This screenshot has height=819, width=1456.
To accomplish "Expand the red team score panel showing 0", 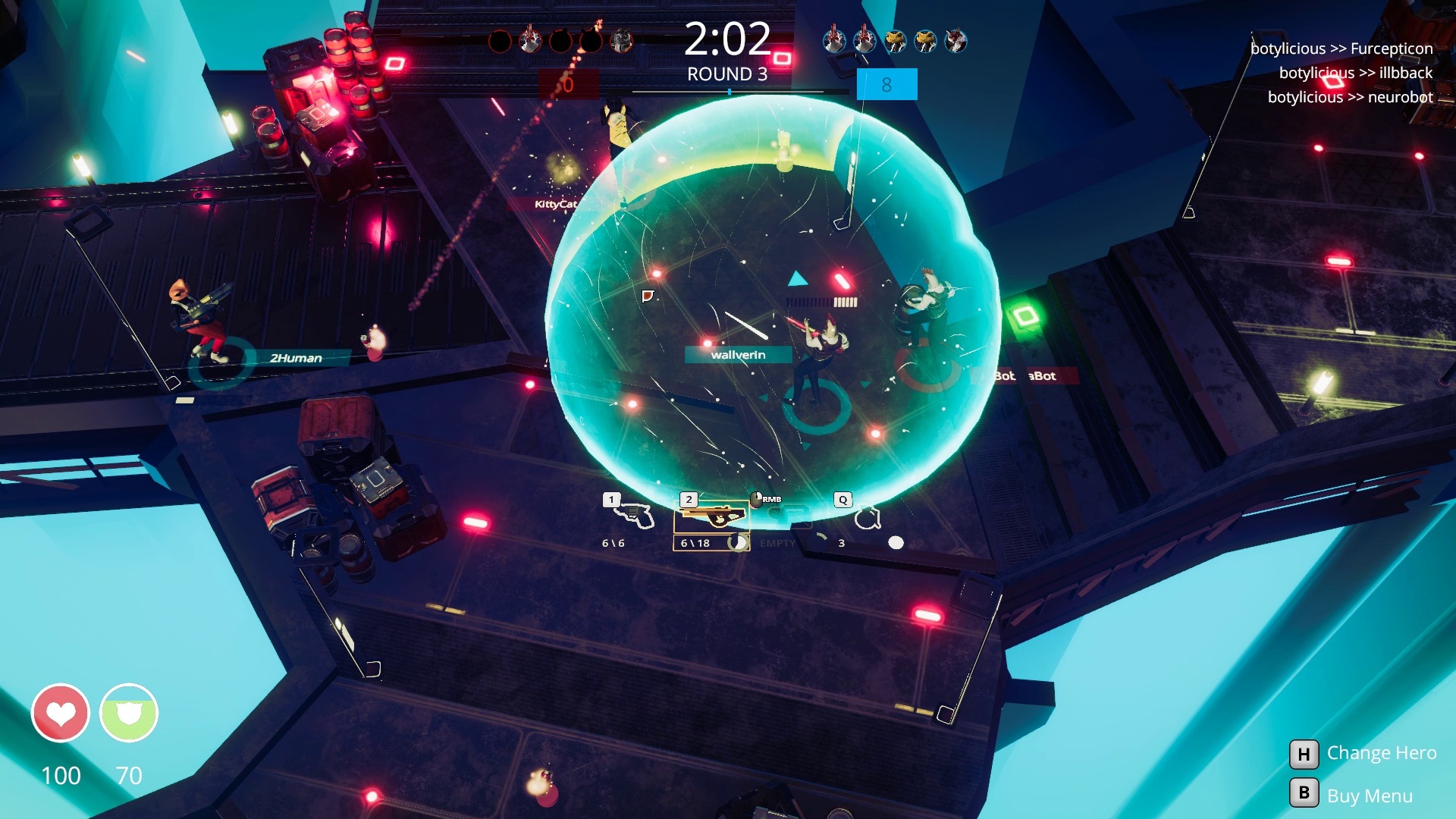I will (567, 84).
